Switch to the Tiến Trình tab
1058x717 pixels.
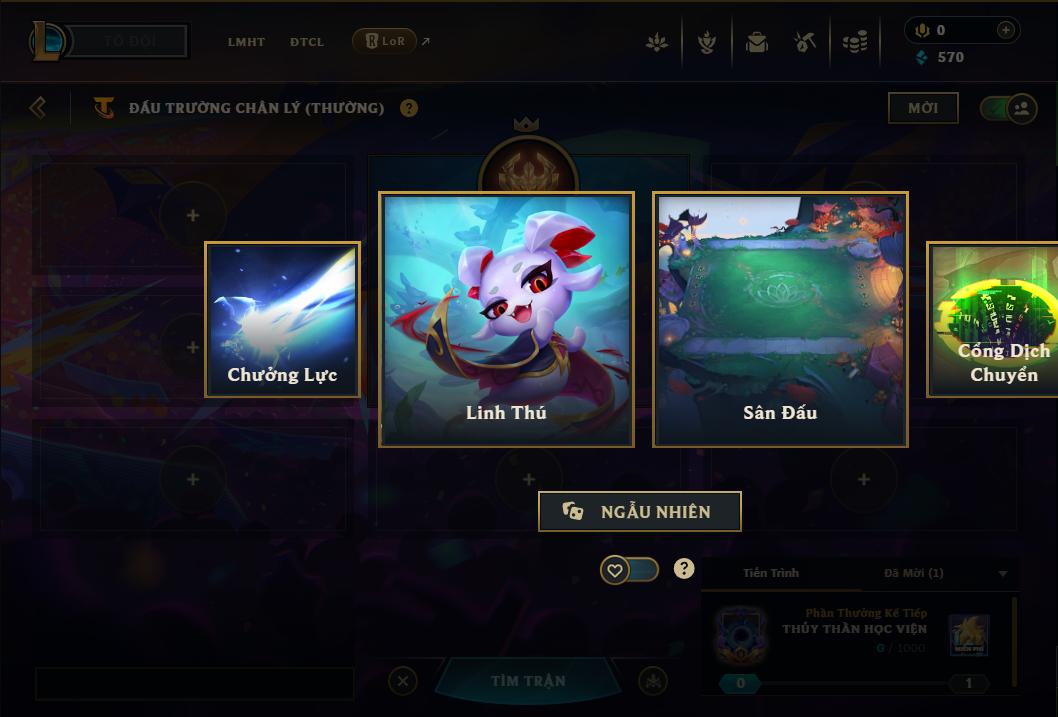771,573
